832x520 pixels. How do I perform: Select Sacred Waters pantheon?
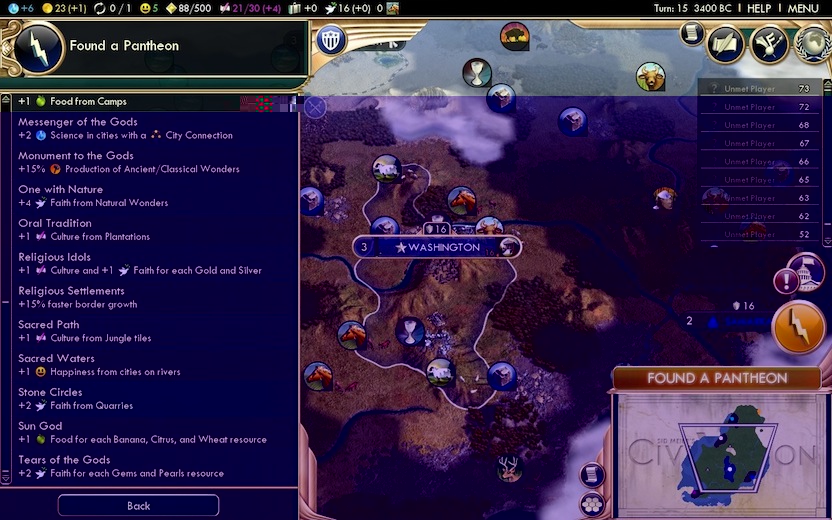click(x=150, y=365)
